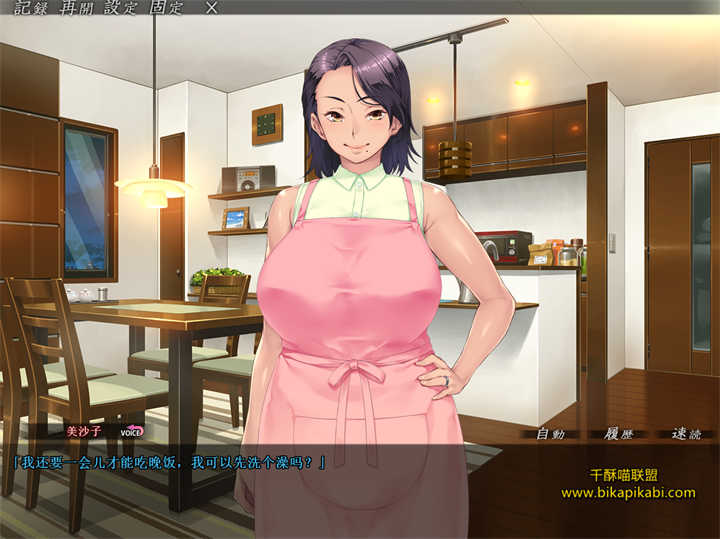This screenshot has width=720, height=539.
Task: Advance the dialogue text line
Action: pyautogui.click(x=168, y=463)
